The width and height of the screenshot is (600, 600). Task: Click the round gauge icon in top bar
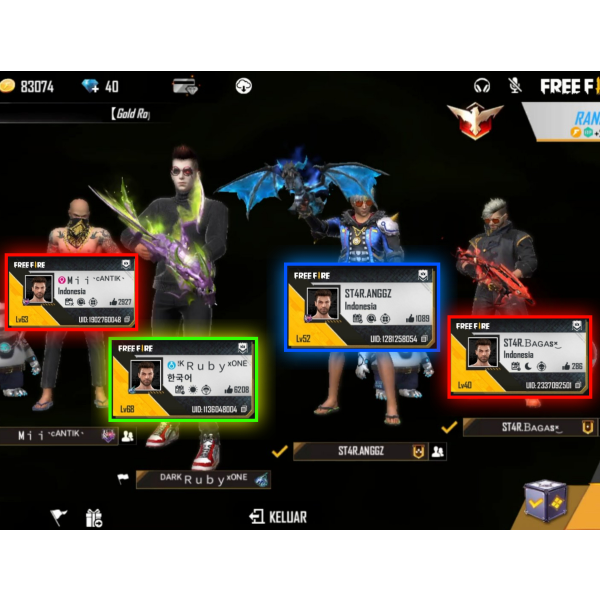coord(243,86)
